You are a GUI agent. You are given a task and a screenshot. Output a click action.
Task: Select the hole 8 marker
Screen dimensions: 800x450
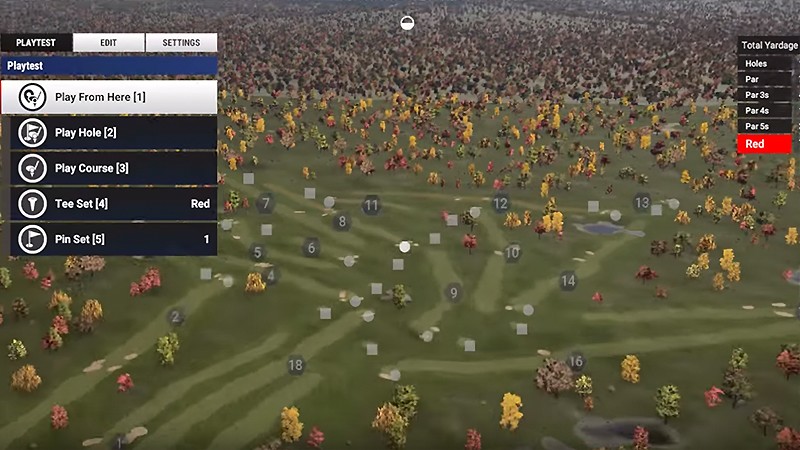click(342, 222)
